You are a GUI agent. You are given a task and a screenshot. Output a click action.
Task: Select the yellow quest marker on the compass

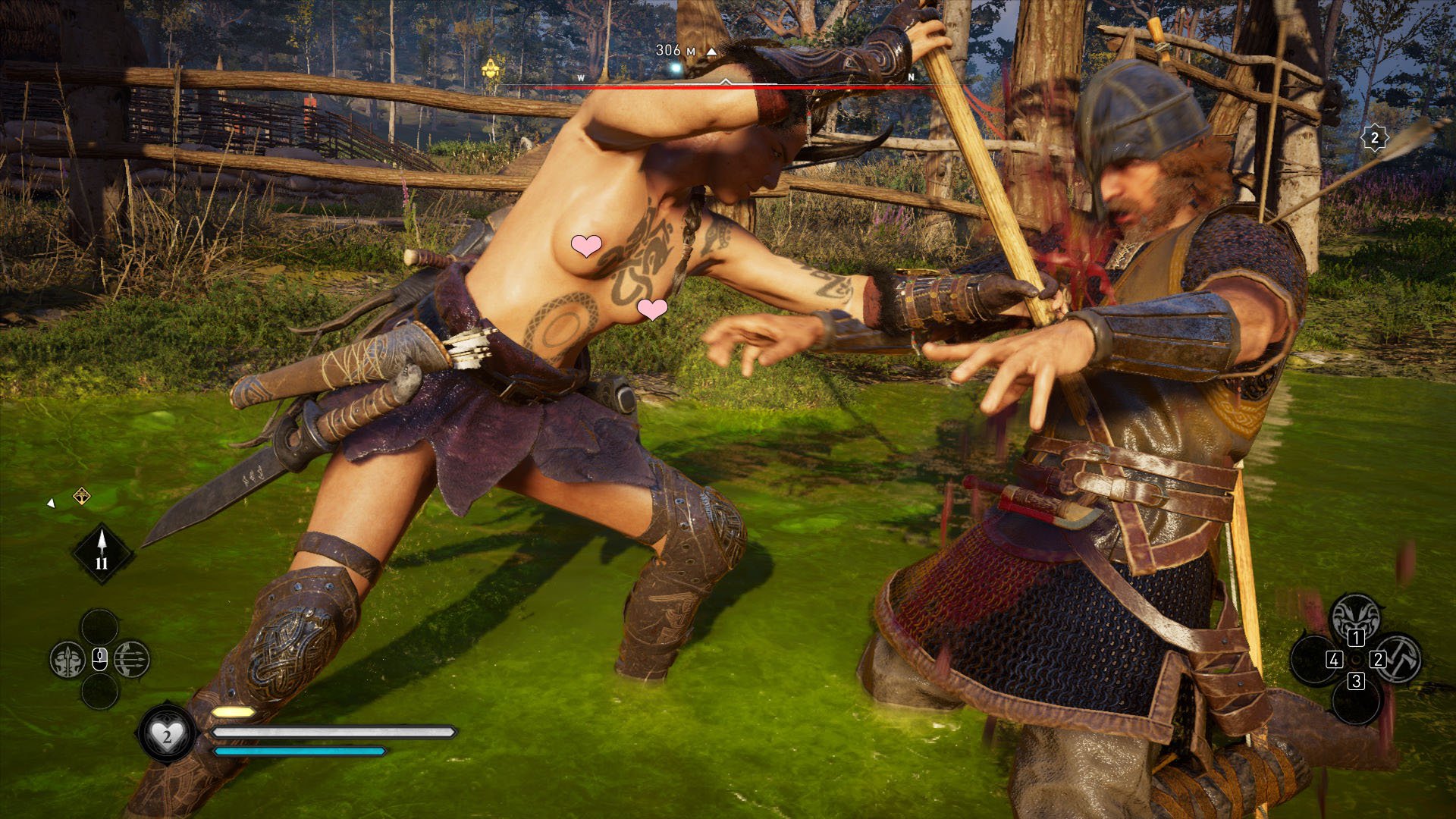tap(491, 69)
